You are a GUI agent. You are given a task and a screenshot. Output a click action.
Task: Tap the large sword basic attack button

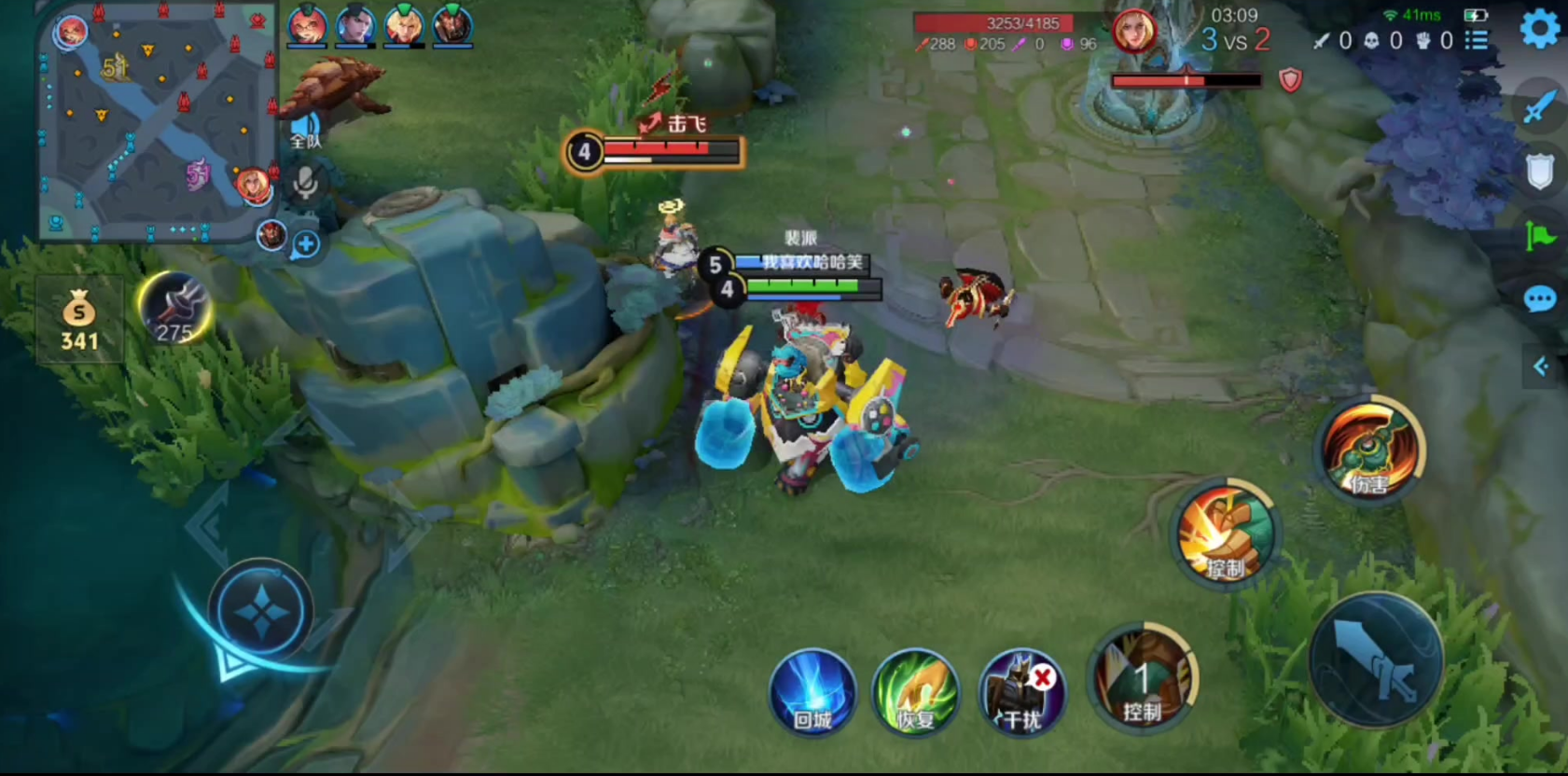pyautogui.click(x=1376, y=659)
